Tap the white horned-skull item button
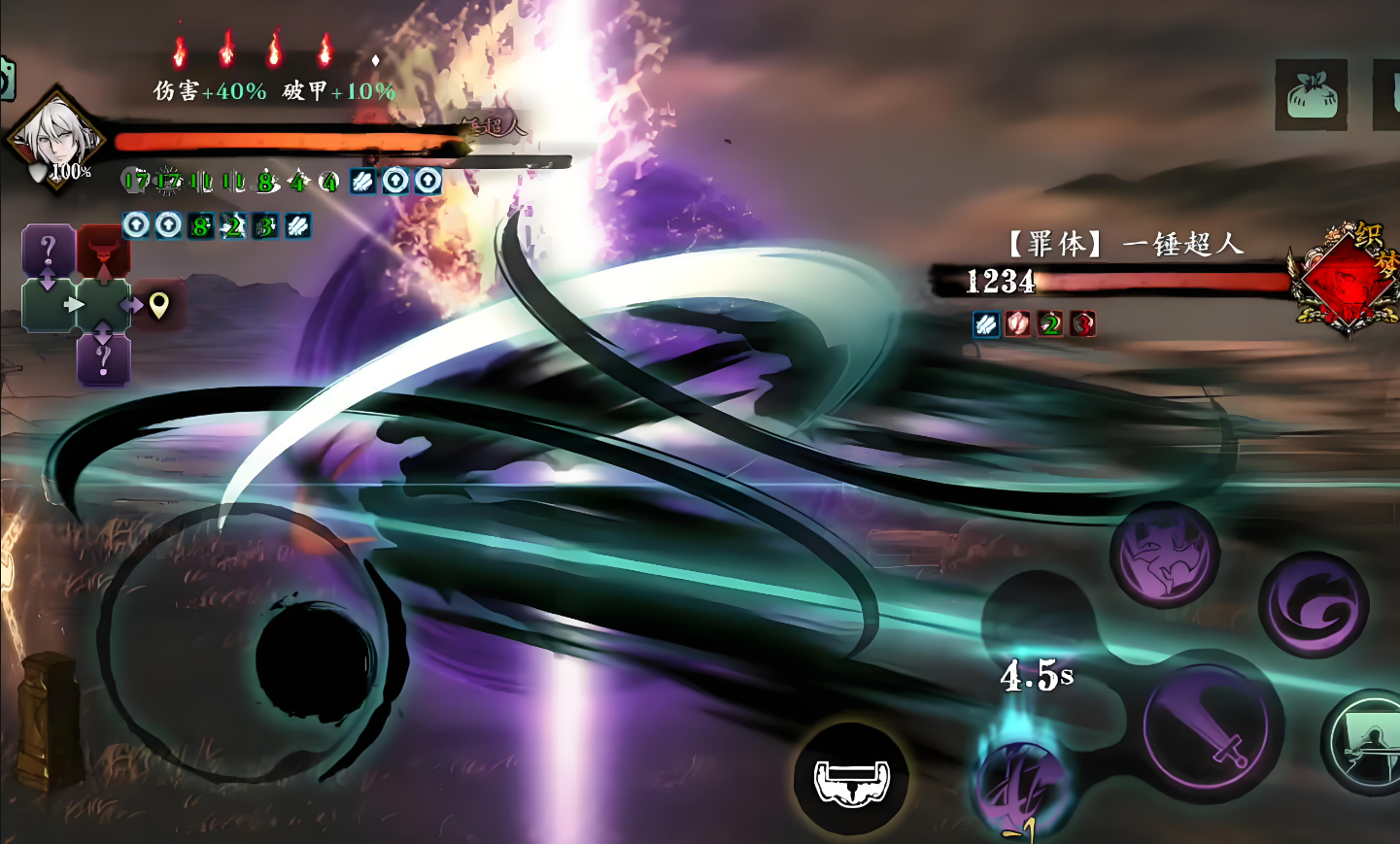 (851, 779)
